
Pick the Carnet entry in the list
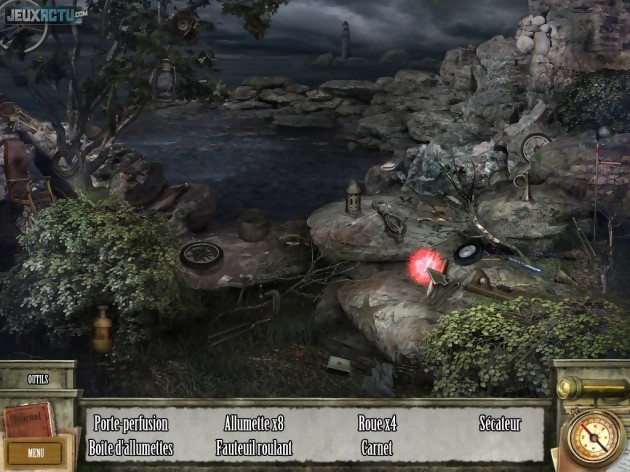377,447
